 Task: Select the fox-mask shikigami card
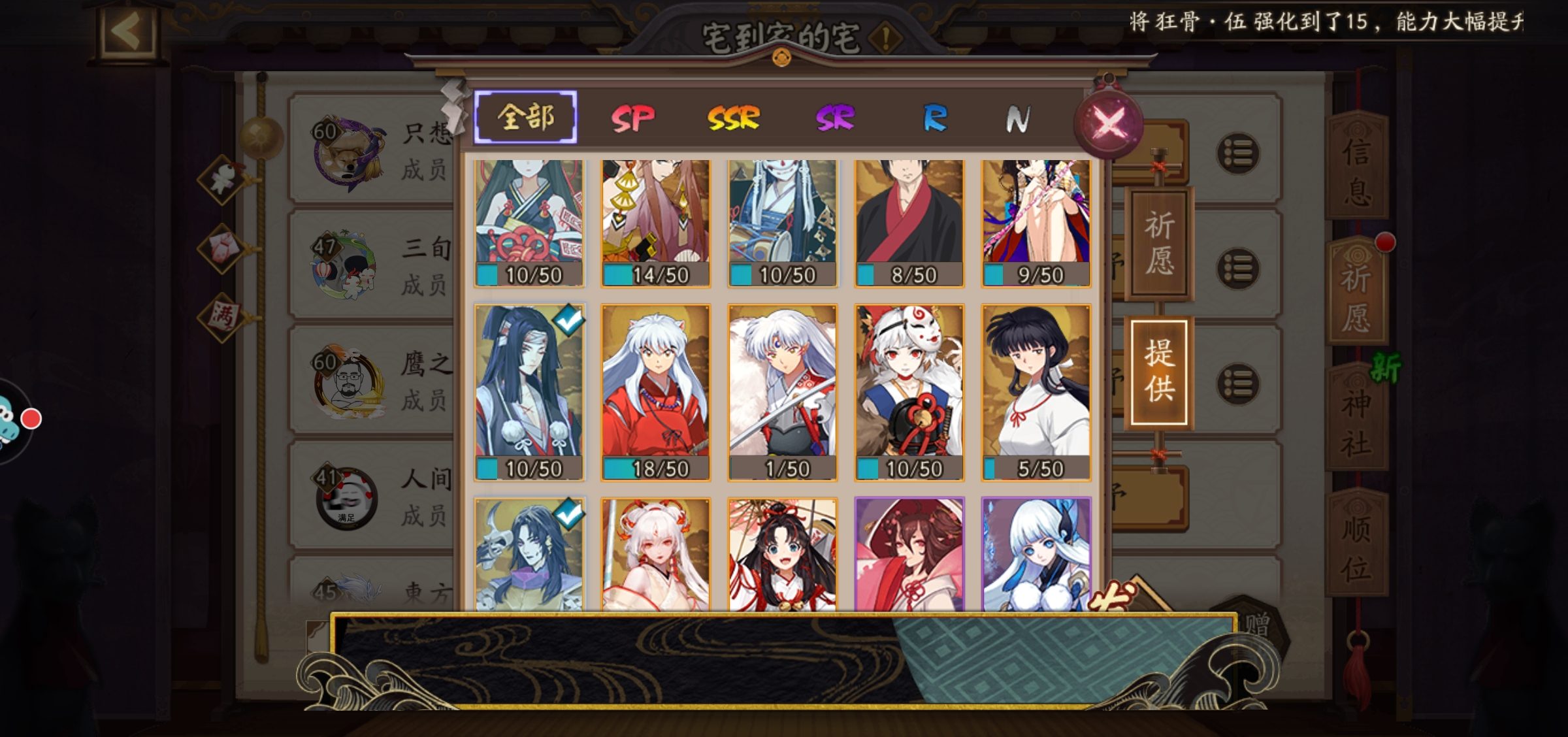pyautogui.click(x=909, y=392)
